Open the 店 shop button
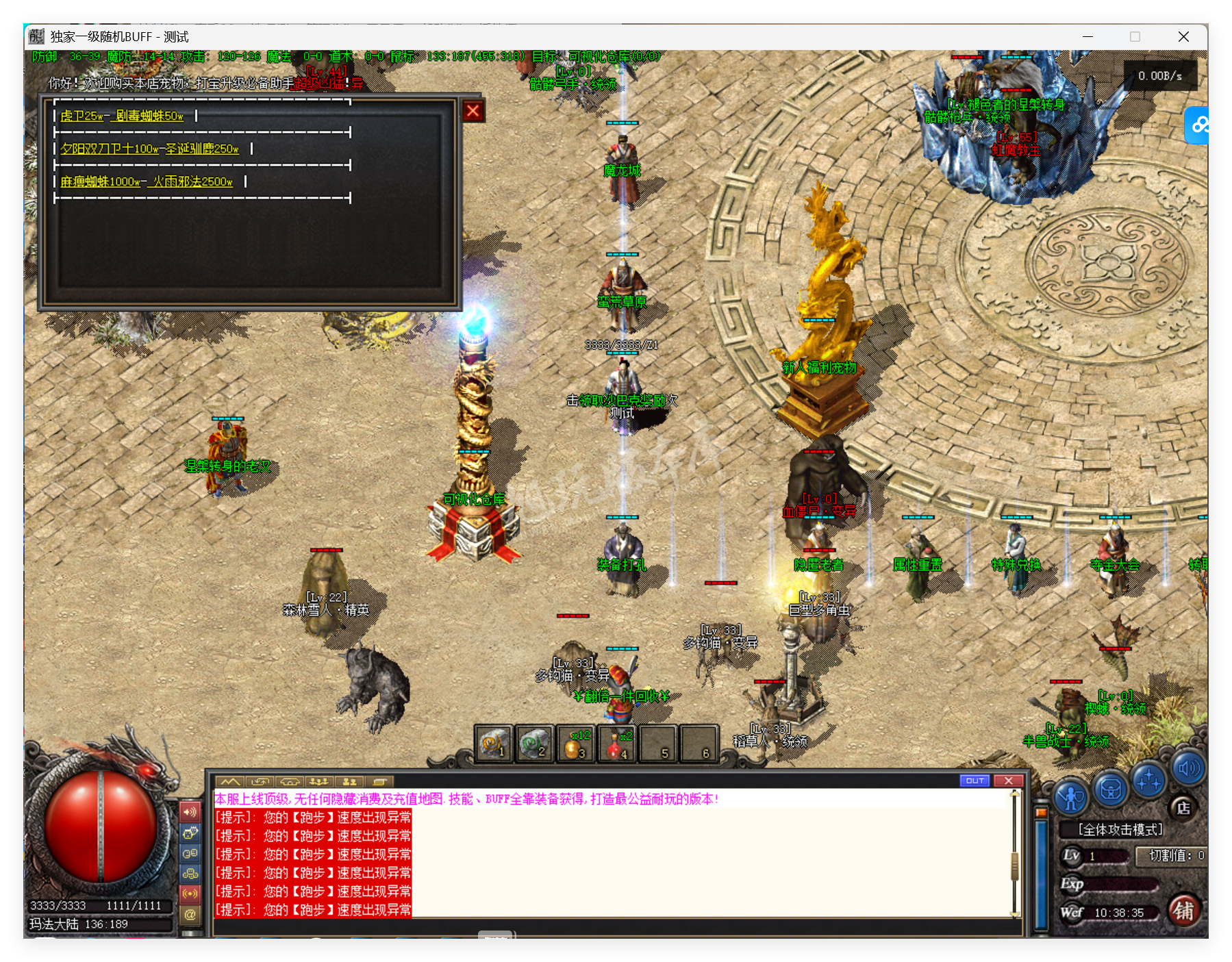 1183,808
